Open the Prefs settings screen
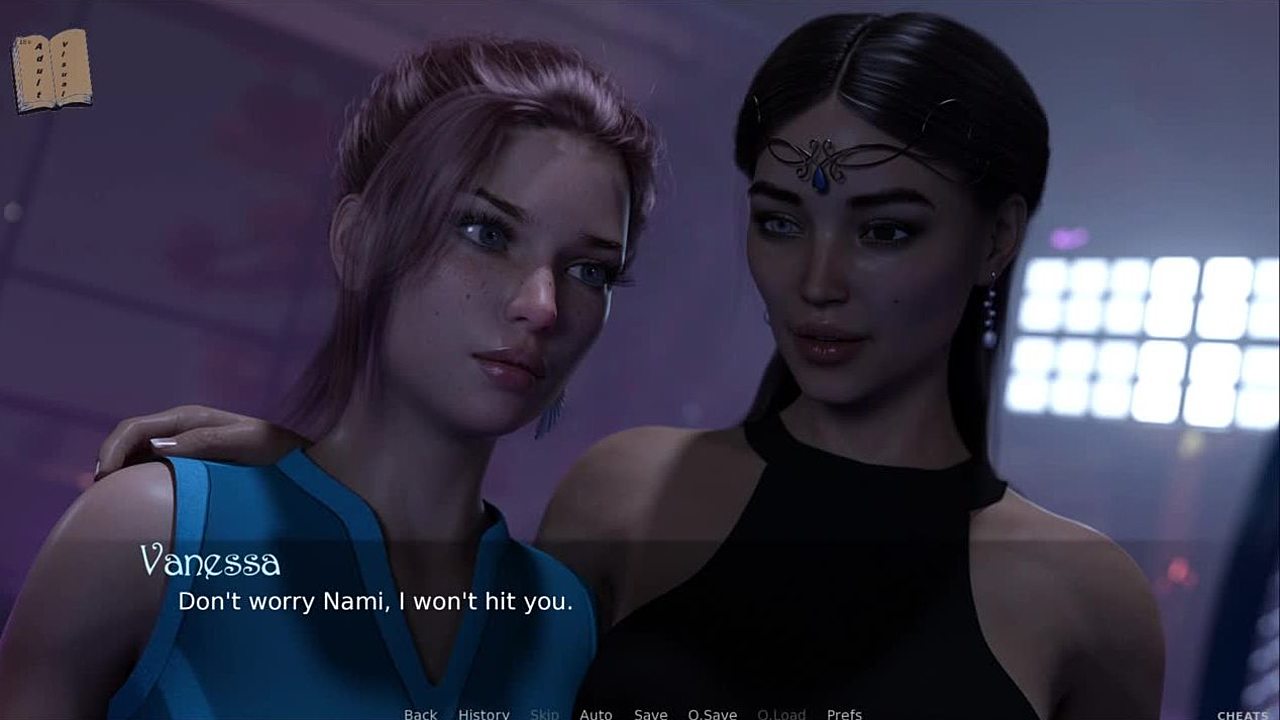1280x720 pixels. point(844,714)
